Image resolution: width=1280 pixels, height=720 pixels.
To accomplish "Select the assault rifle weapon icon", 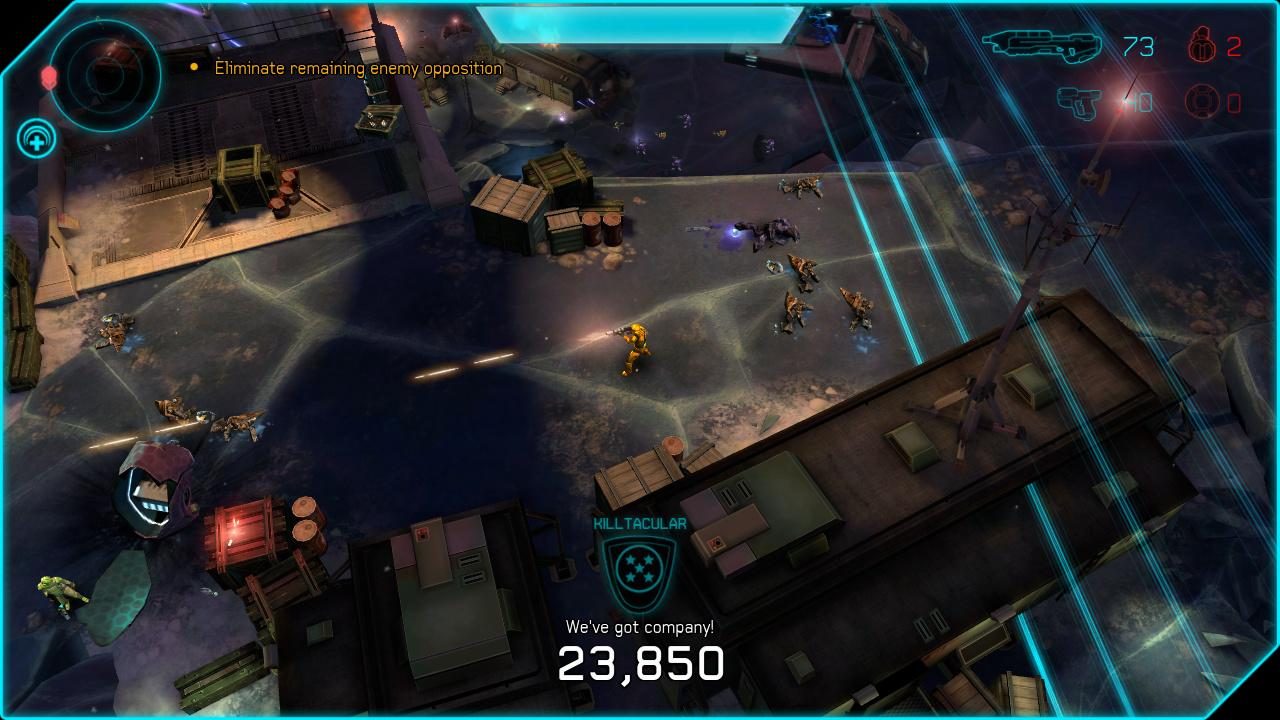I will [1045, 45].
